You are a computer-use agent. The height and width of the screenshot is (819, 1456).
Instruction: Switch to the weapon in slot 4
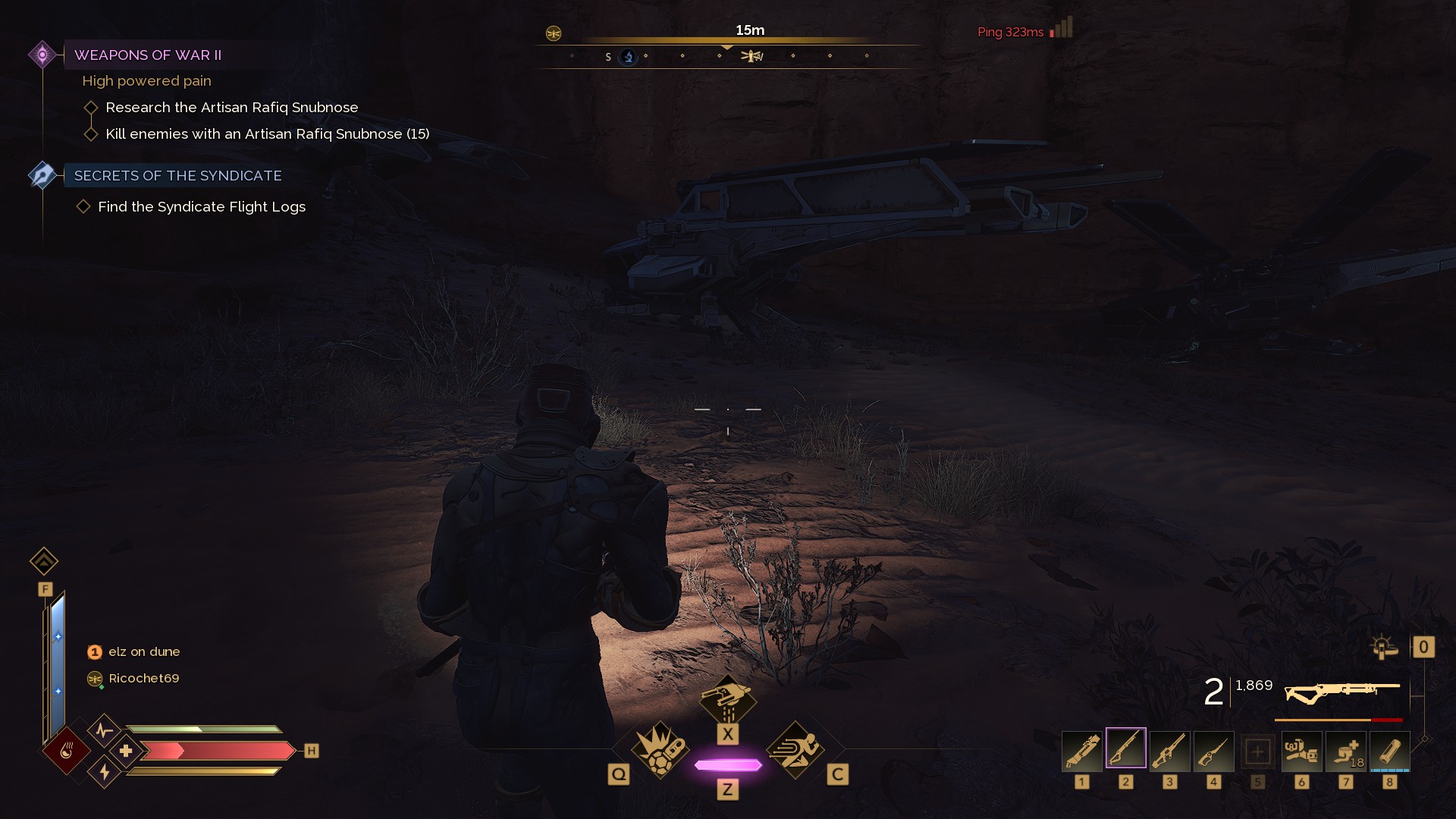pos(1214,752)
